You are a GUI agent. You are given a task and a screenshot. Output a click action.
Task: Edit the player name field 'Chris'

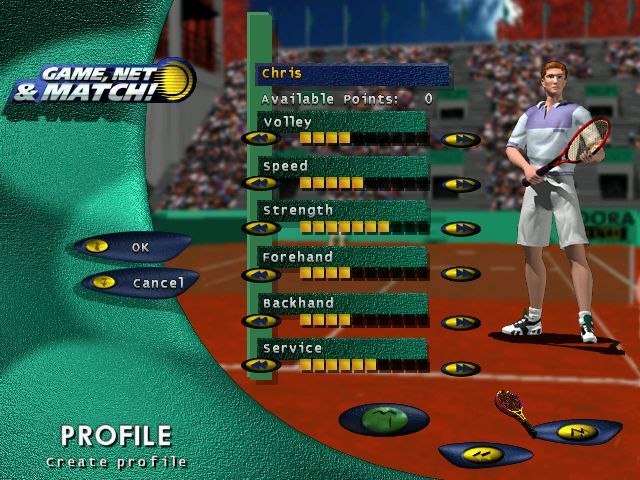[351, 74]
